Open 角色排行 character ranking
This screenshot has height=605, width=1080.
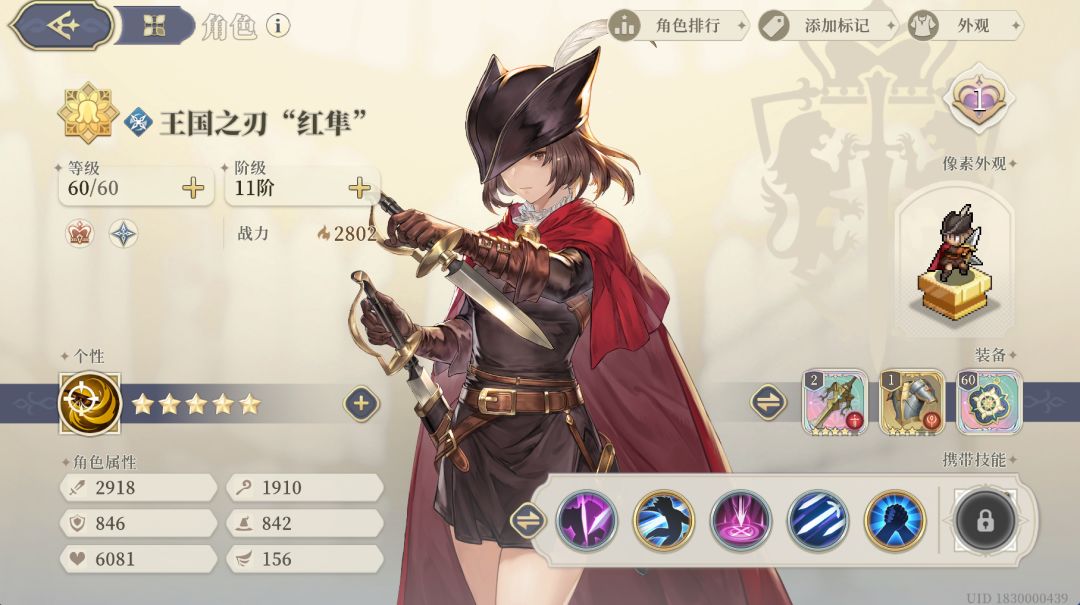tap(678, 26)
